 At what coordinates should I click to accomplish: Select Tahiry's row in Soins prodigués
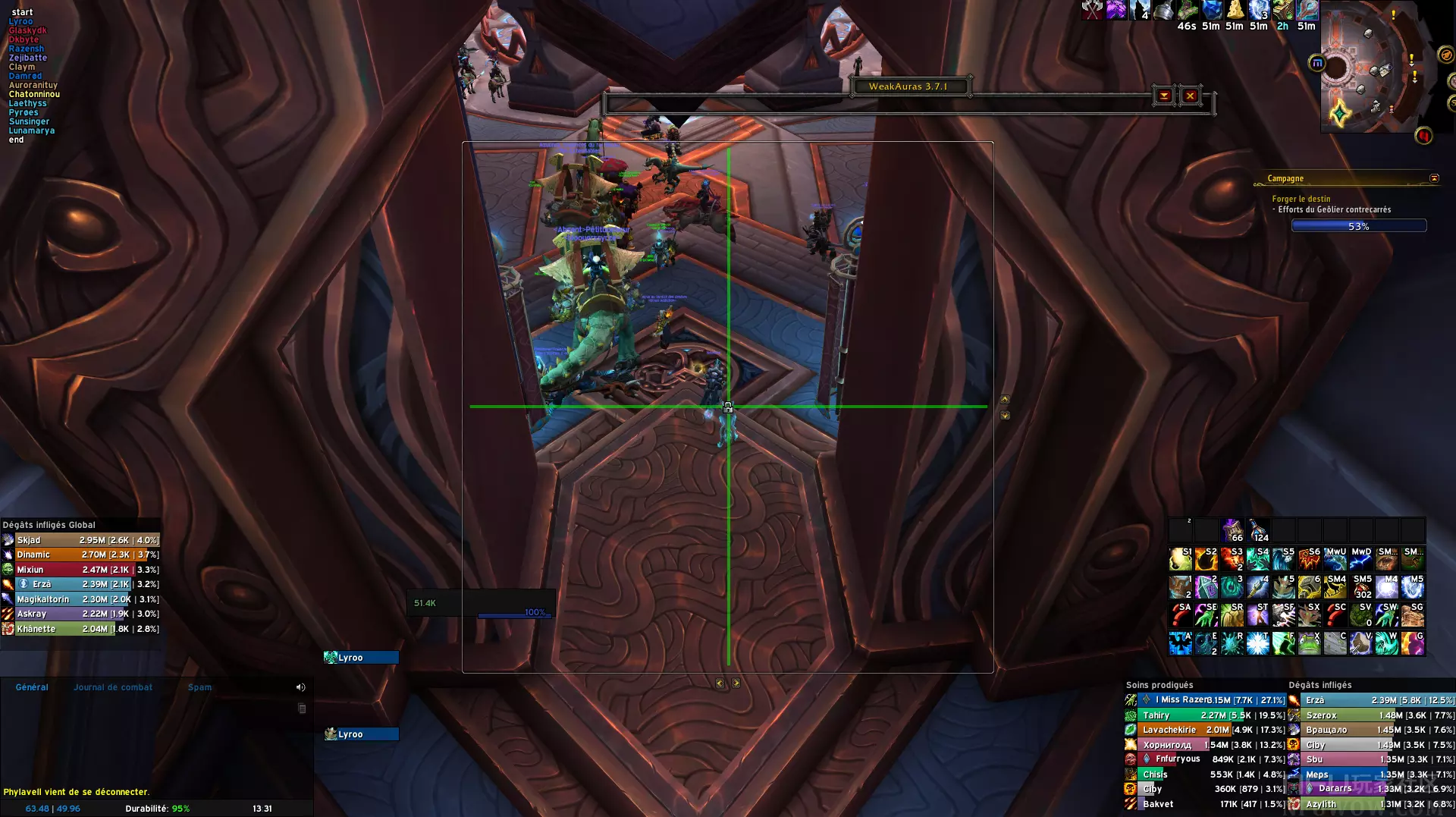coord(1206,715)
